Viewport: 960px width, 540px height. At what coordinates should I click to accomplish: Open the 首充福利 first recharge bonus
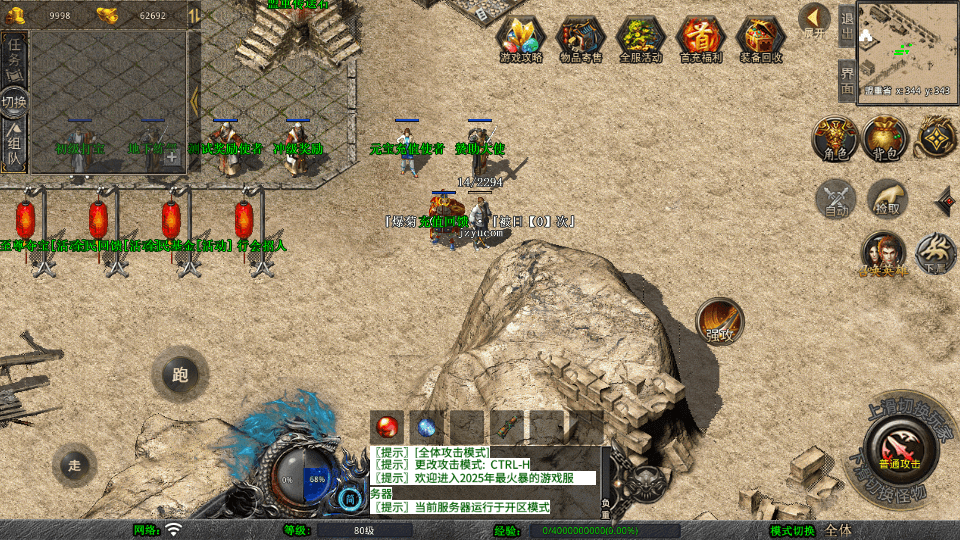(x=701, y=39)
